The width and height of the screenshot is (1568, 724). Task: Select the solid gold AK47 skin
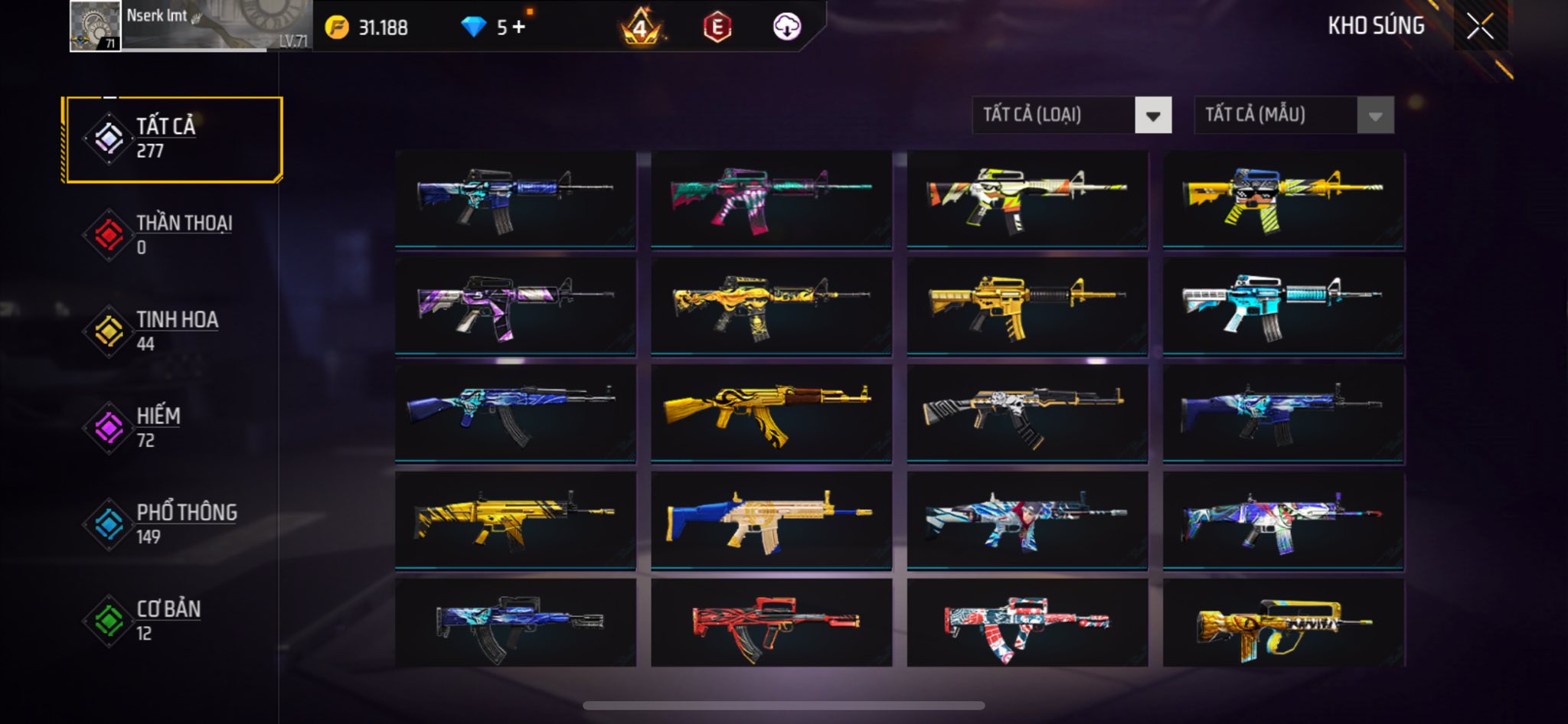pos(770,413)
